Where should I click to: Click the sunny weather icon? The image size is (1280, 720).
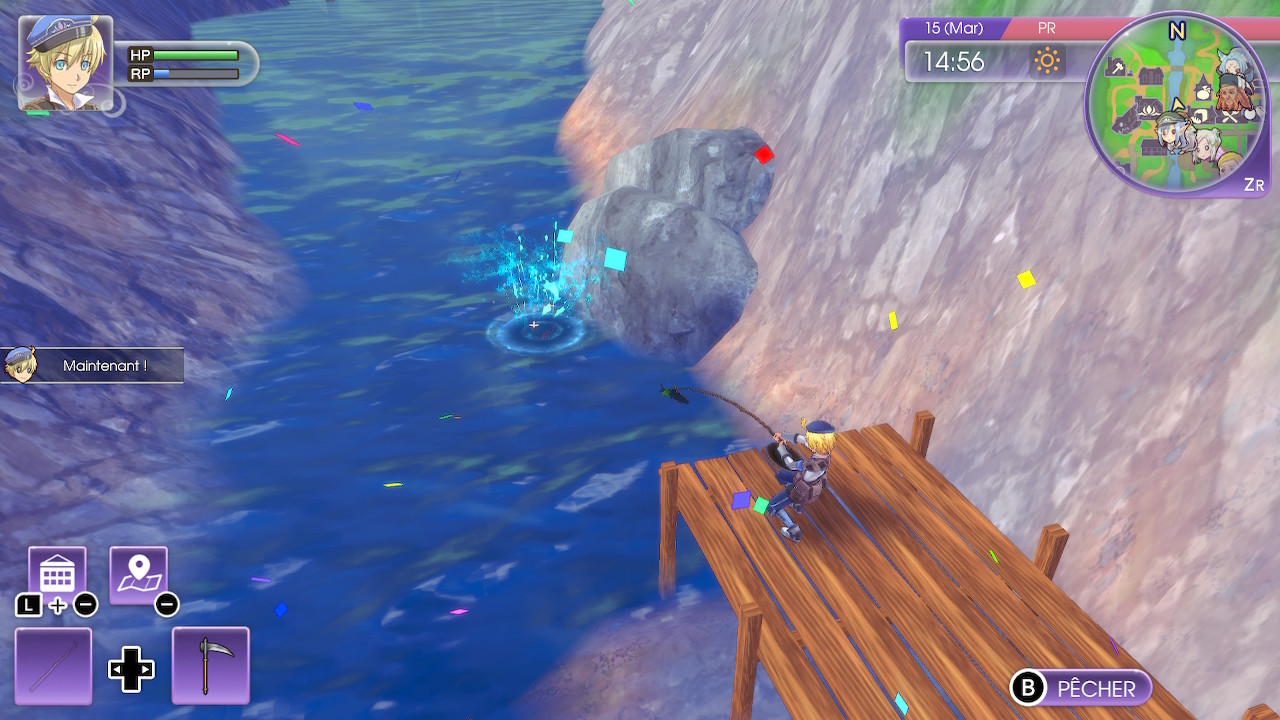pos(1047,62)
